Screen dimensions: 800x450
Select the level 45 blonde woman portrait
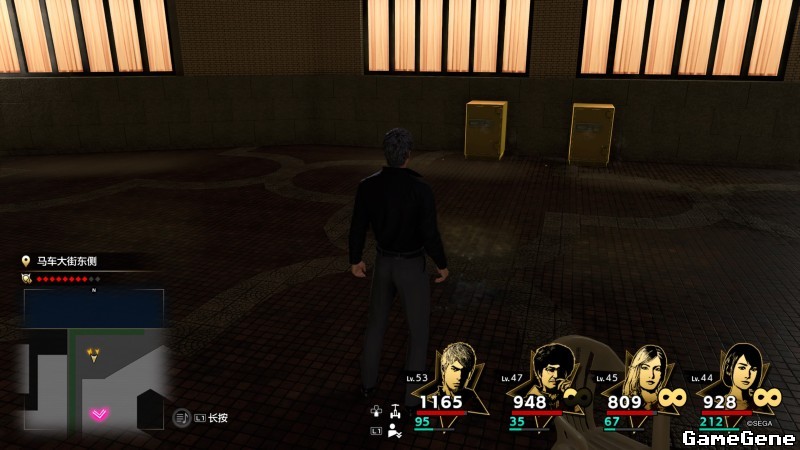645,372
